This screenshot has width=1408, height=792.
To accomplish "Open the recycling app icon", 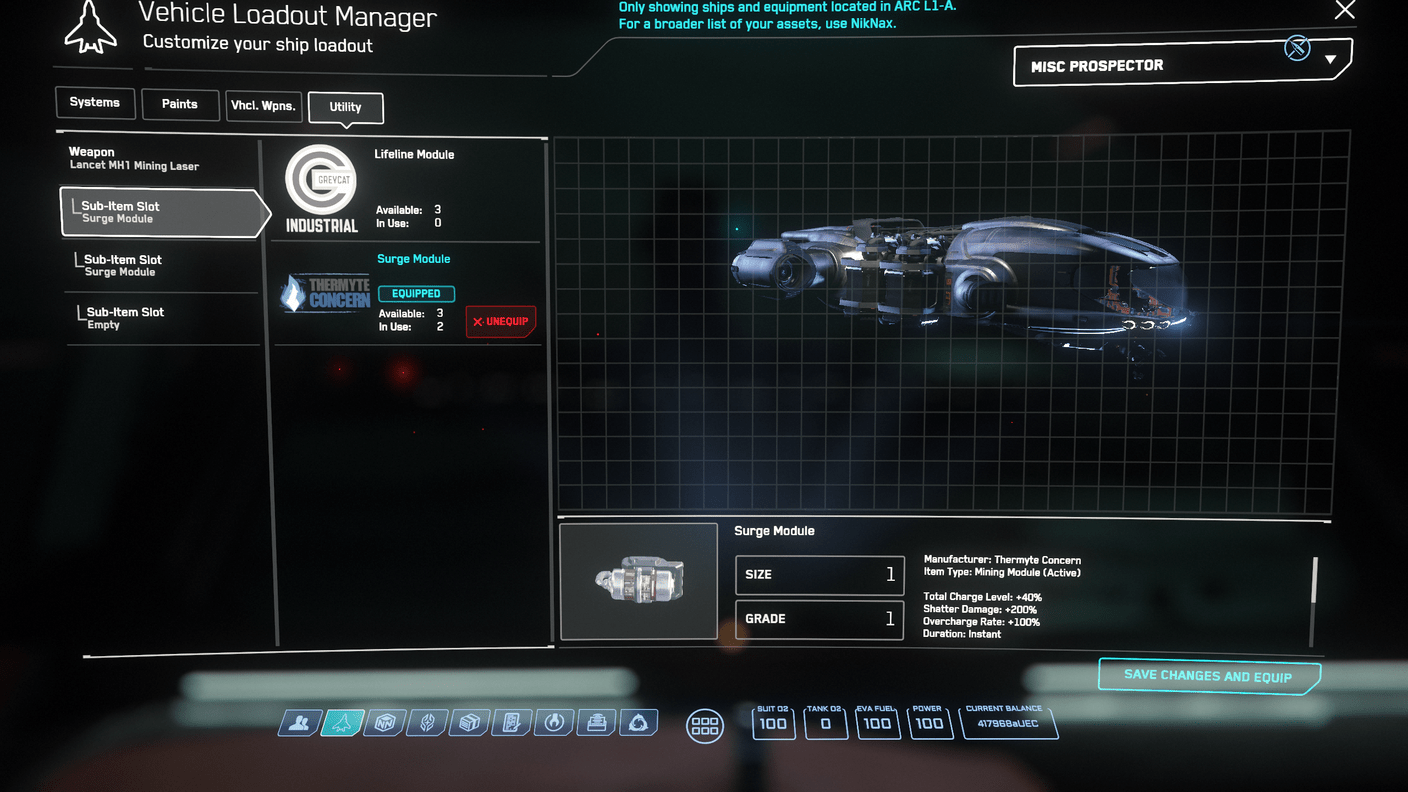I will (639, 722).
